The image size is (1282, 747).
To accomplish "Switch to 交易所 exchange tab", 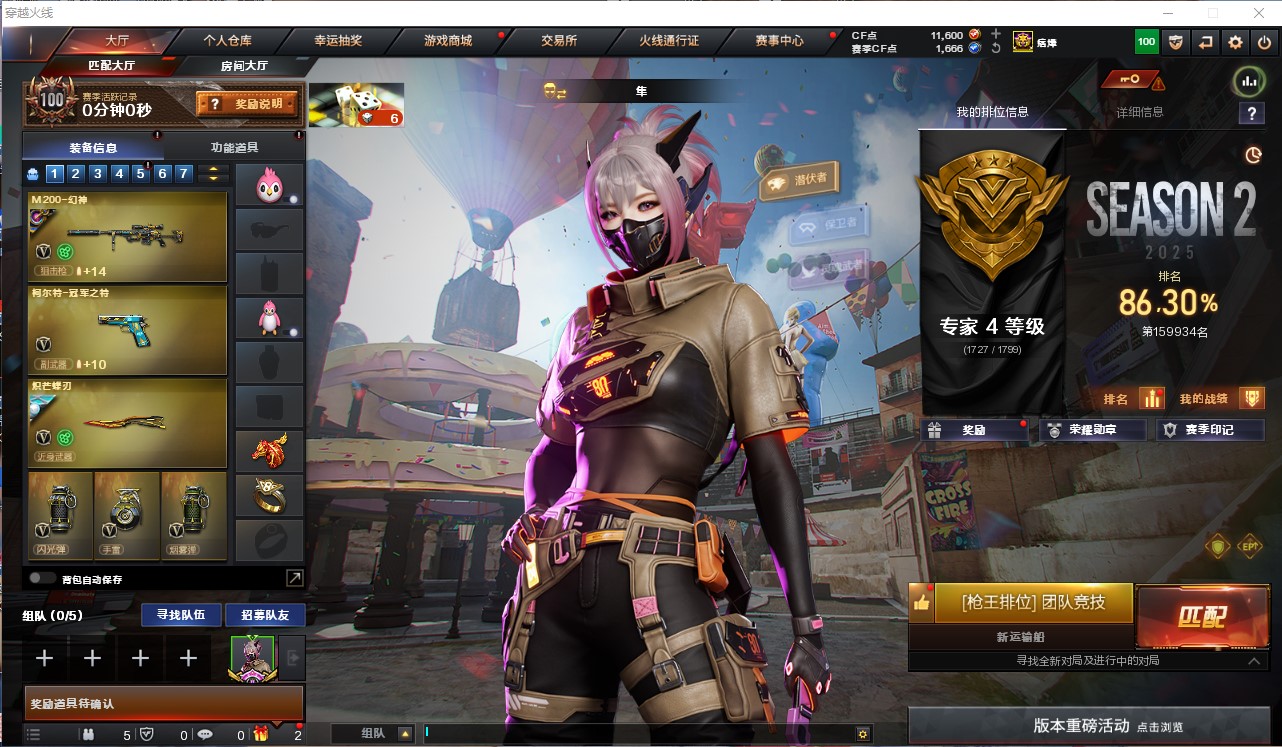I will point(558,41).
